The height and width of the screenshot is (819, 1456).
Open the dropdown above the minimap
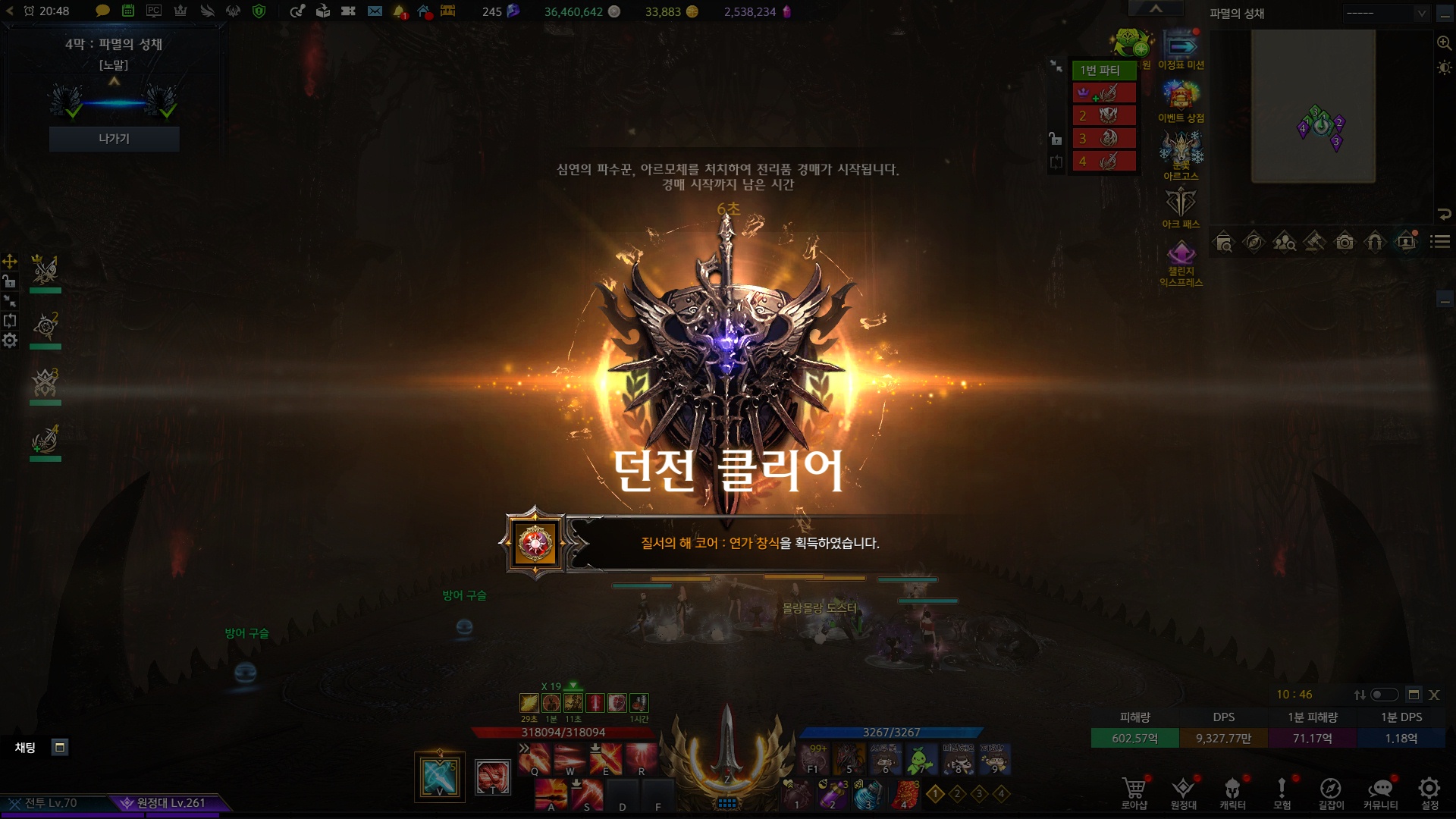pyautogui.click(x=1387, y=13)
